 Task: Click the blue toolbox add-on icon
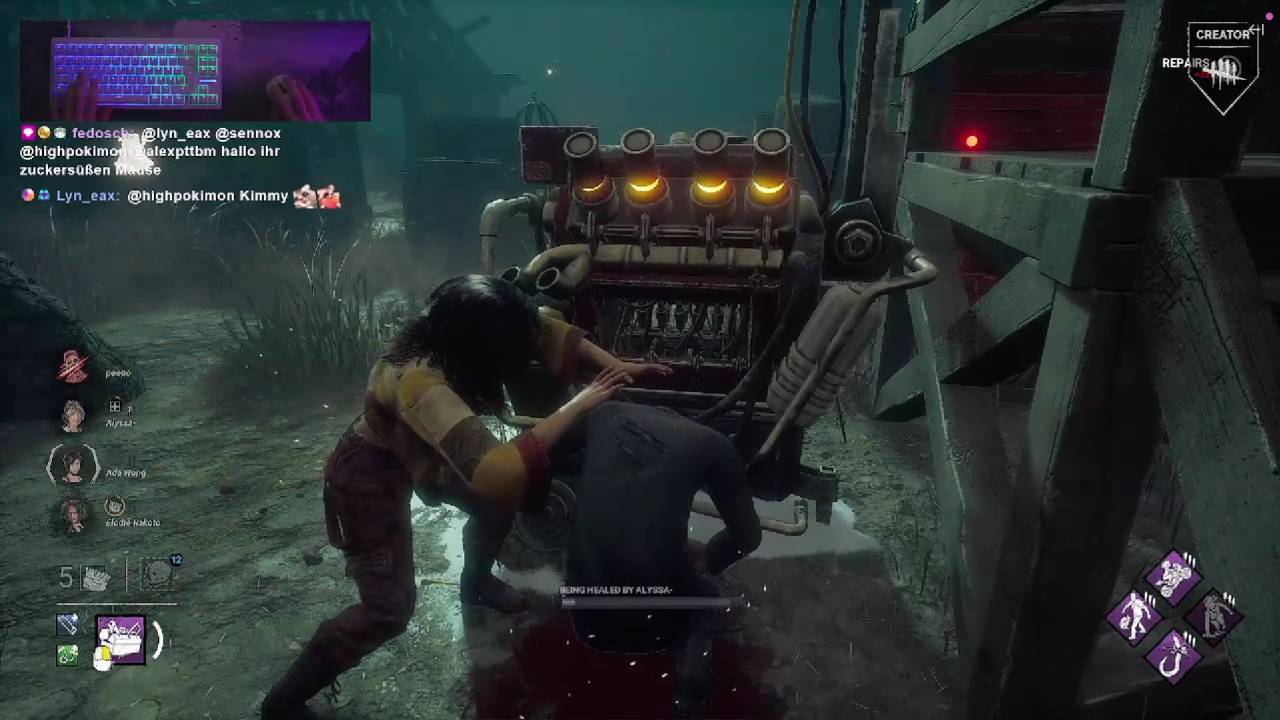click(x=67, y=625)
